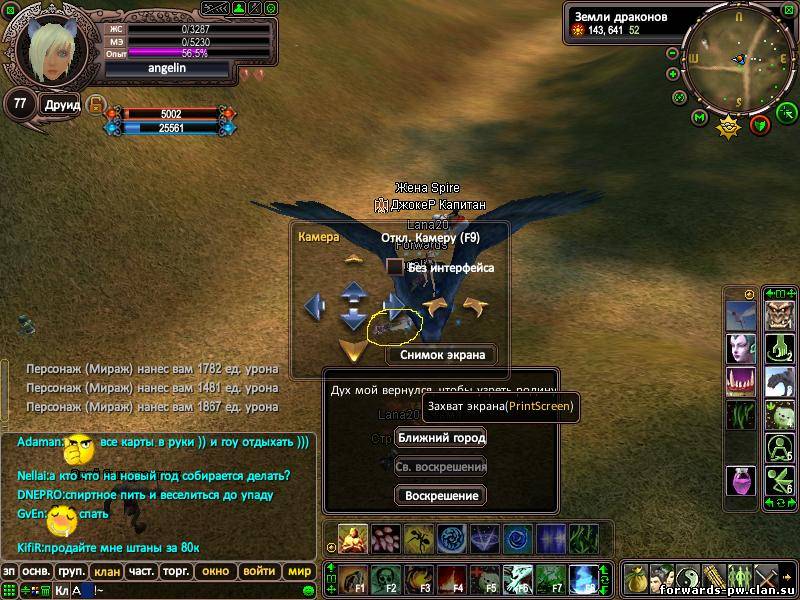Click the Снимок экрана button

(442, 354)
